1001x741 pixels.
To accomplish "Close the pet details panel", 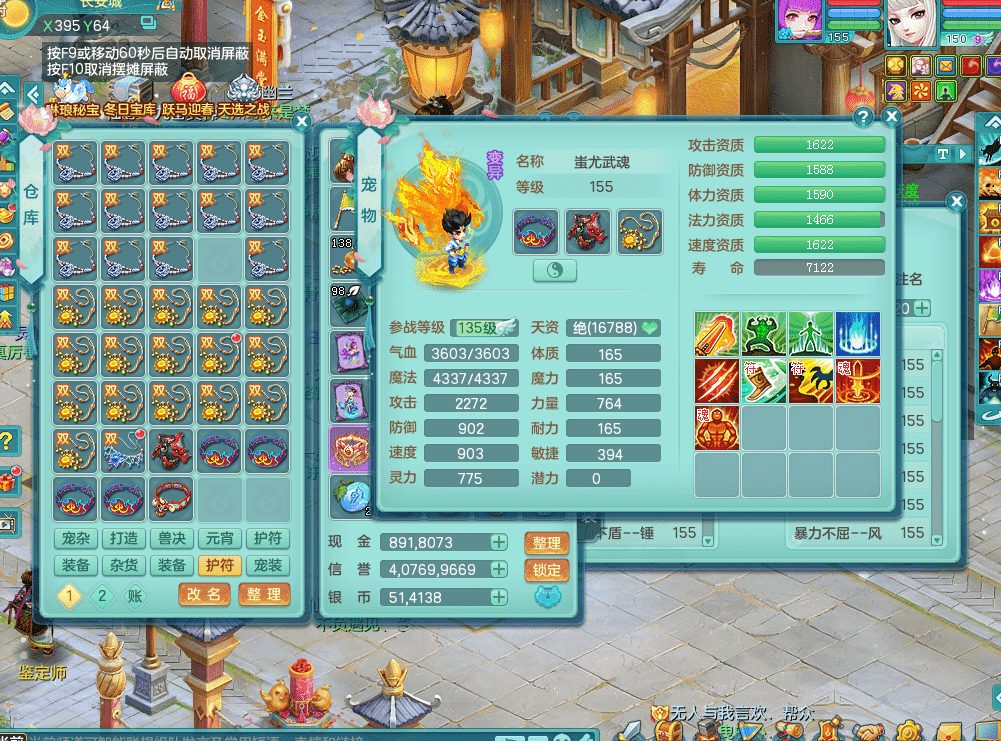I will click(892, 117).
